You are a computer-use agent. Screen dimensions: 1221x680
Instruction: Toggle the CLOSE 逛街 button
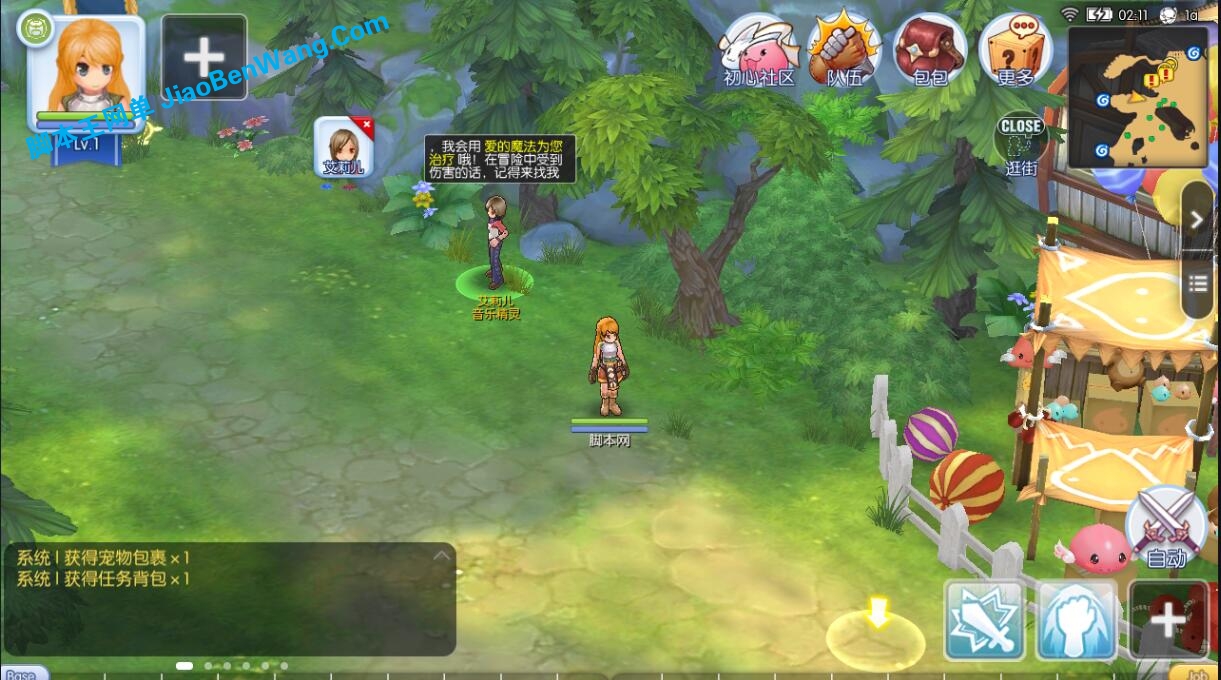[1021, 144]
